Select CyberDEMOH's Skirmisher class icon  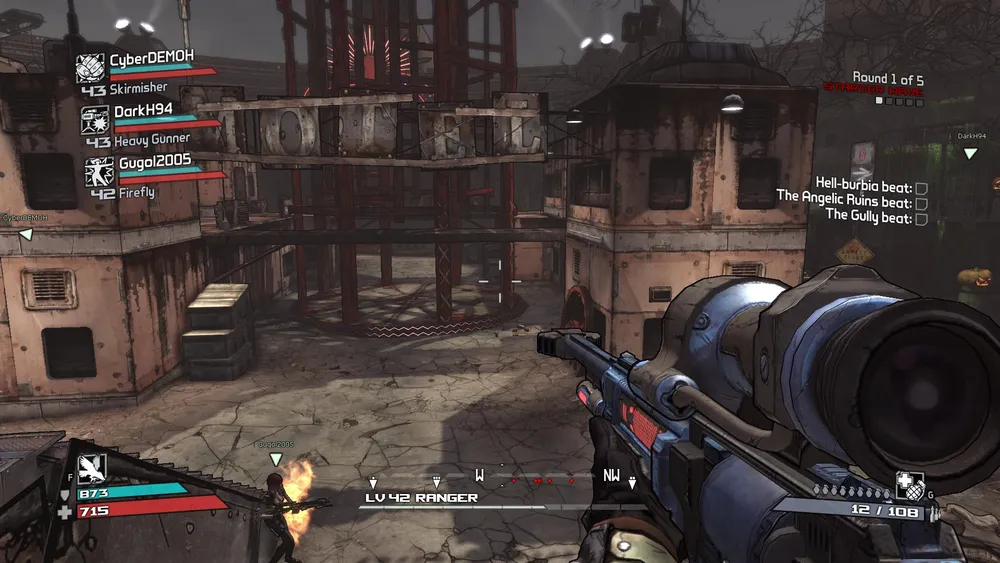[x=91, y=69]
